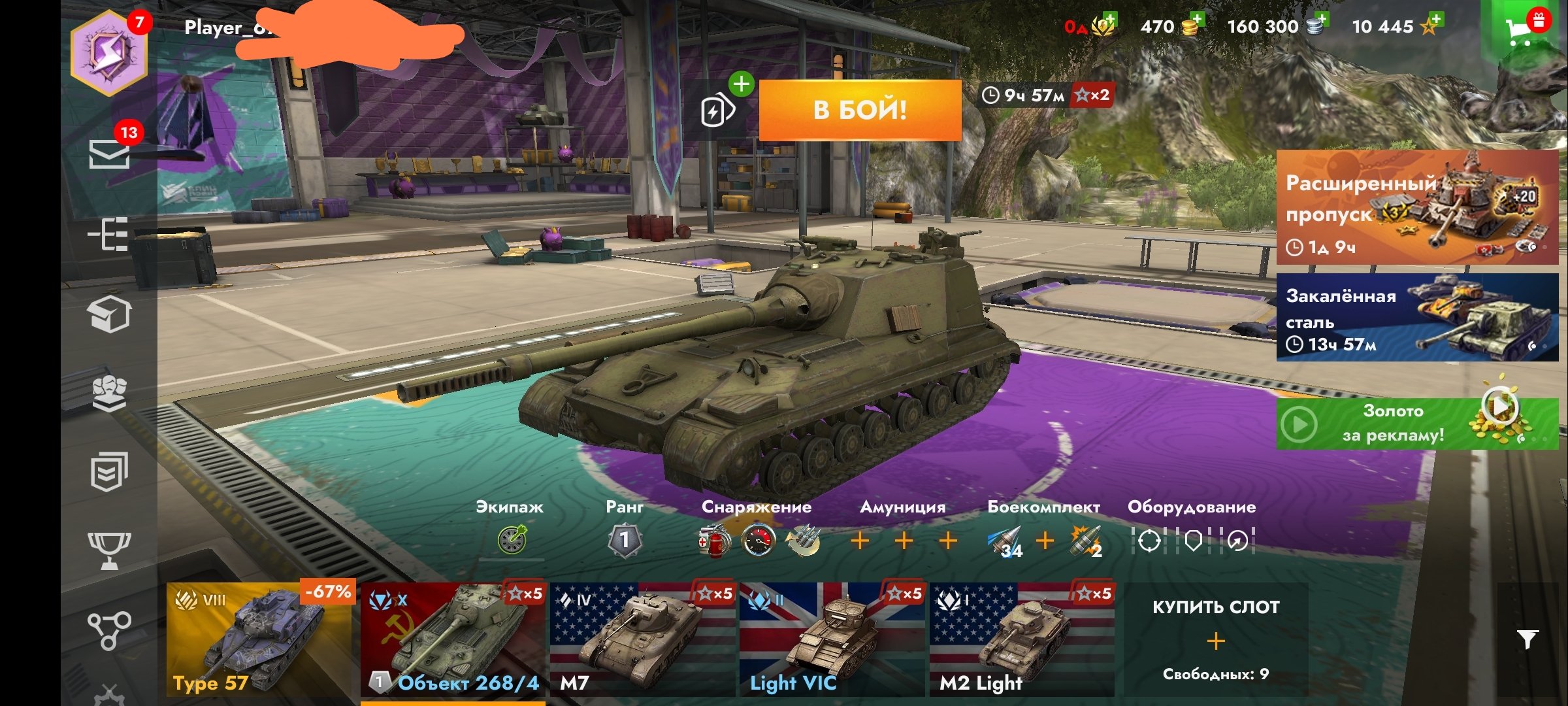Open the tech tree from sidebar
The height and width of the screenshot is (706, 1568).
point(109,234)
